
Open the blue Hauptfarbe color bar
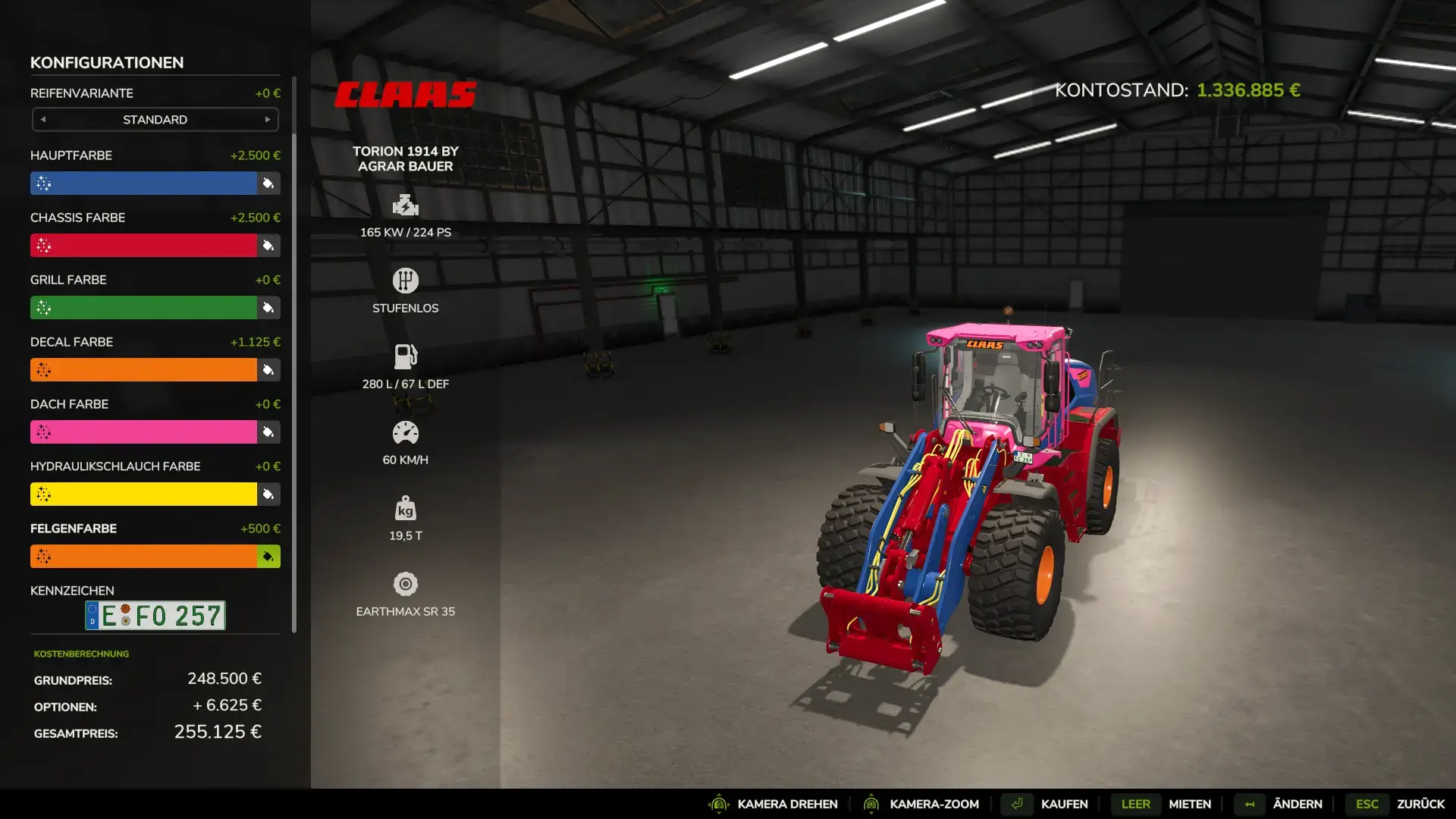pos(144,184)
